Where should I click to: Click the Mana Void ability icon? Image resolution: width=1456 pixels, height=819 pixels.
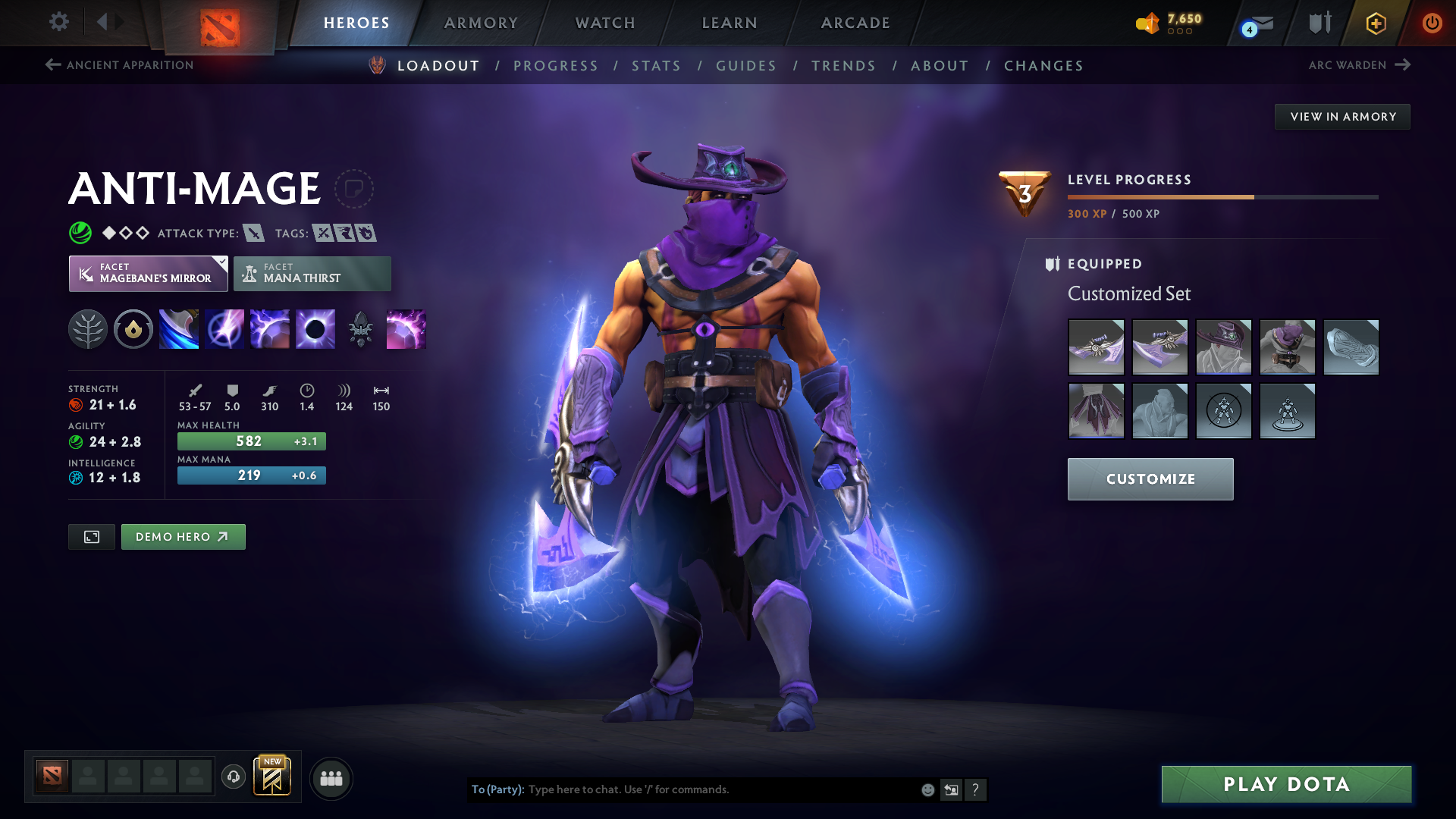pos(315,329)
